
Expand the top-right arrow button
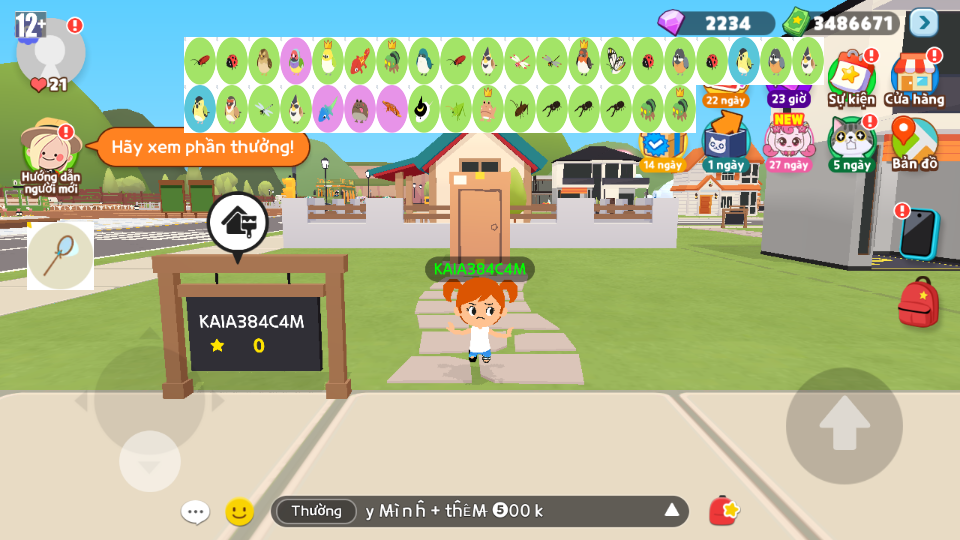pyautogui.click(x=924, y=22)
